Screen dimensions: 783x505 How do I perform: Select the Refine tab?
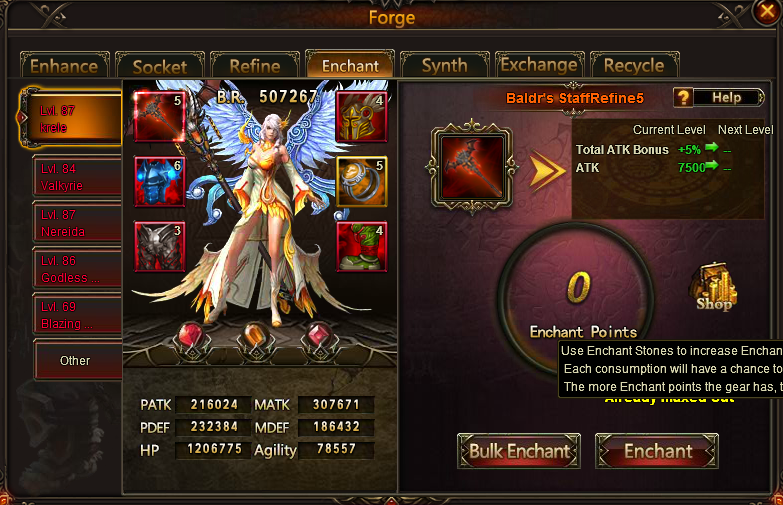click(x=254, y=66)
